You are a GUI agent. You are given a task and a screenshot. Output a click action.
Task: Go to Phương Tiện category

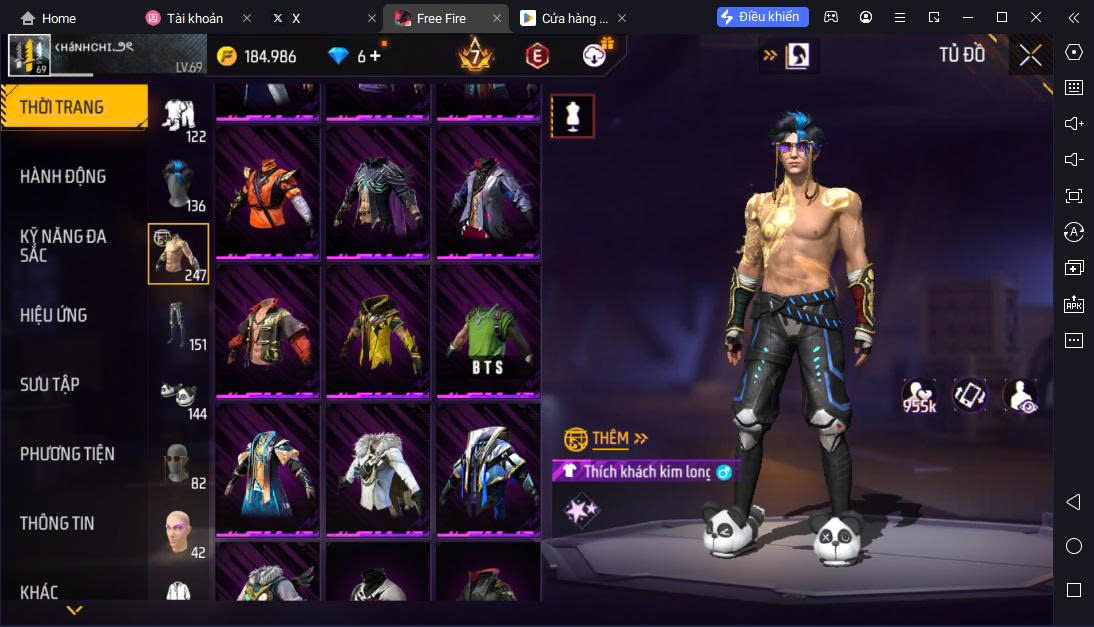pos(67,454)
